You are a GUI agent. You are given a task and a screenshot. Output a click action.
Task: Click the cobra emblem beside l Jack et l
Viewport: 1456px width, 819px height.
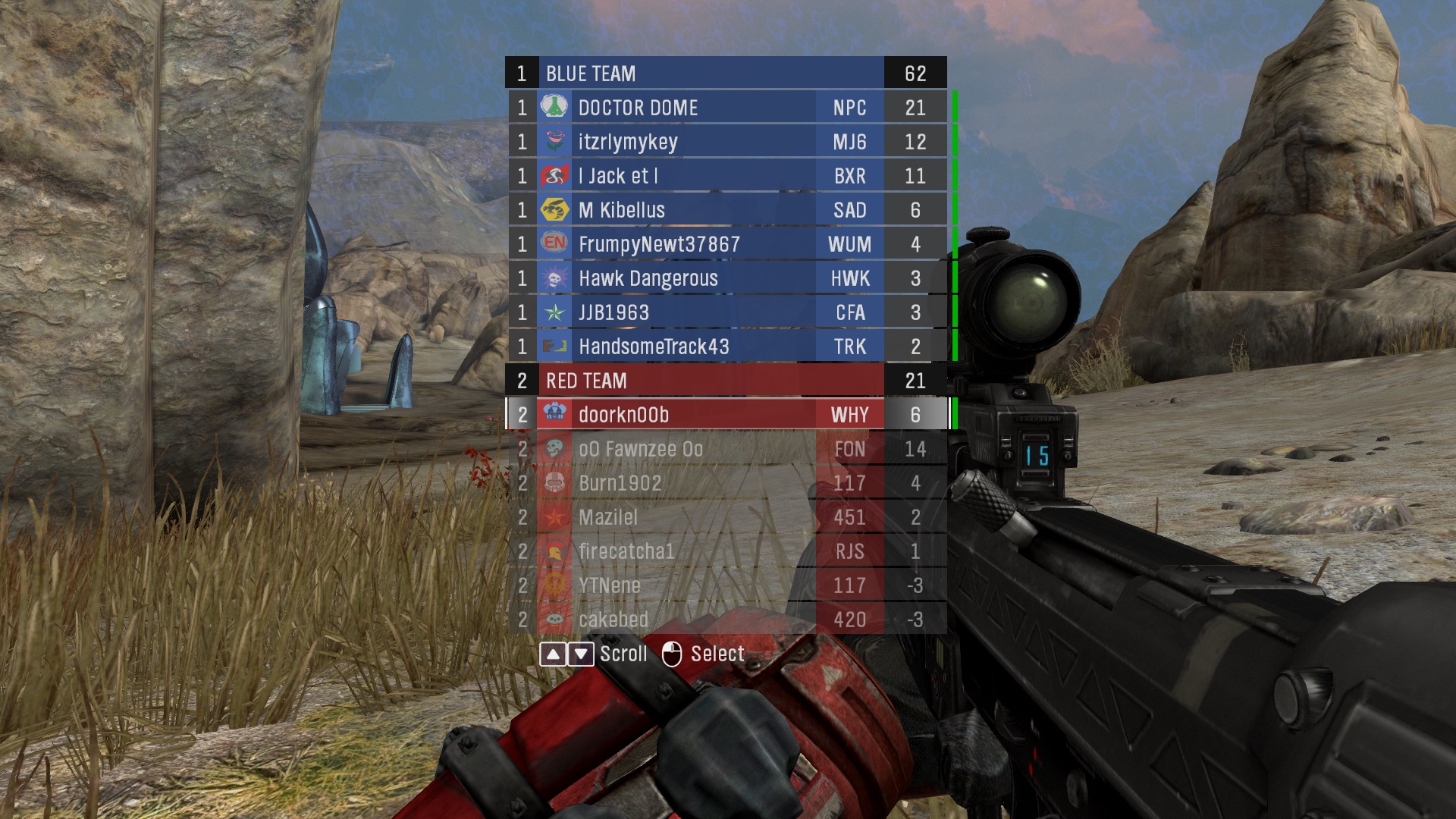click(x=556, y=176)
